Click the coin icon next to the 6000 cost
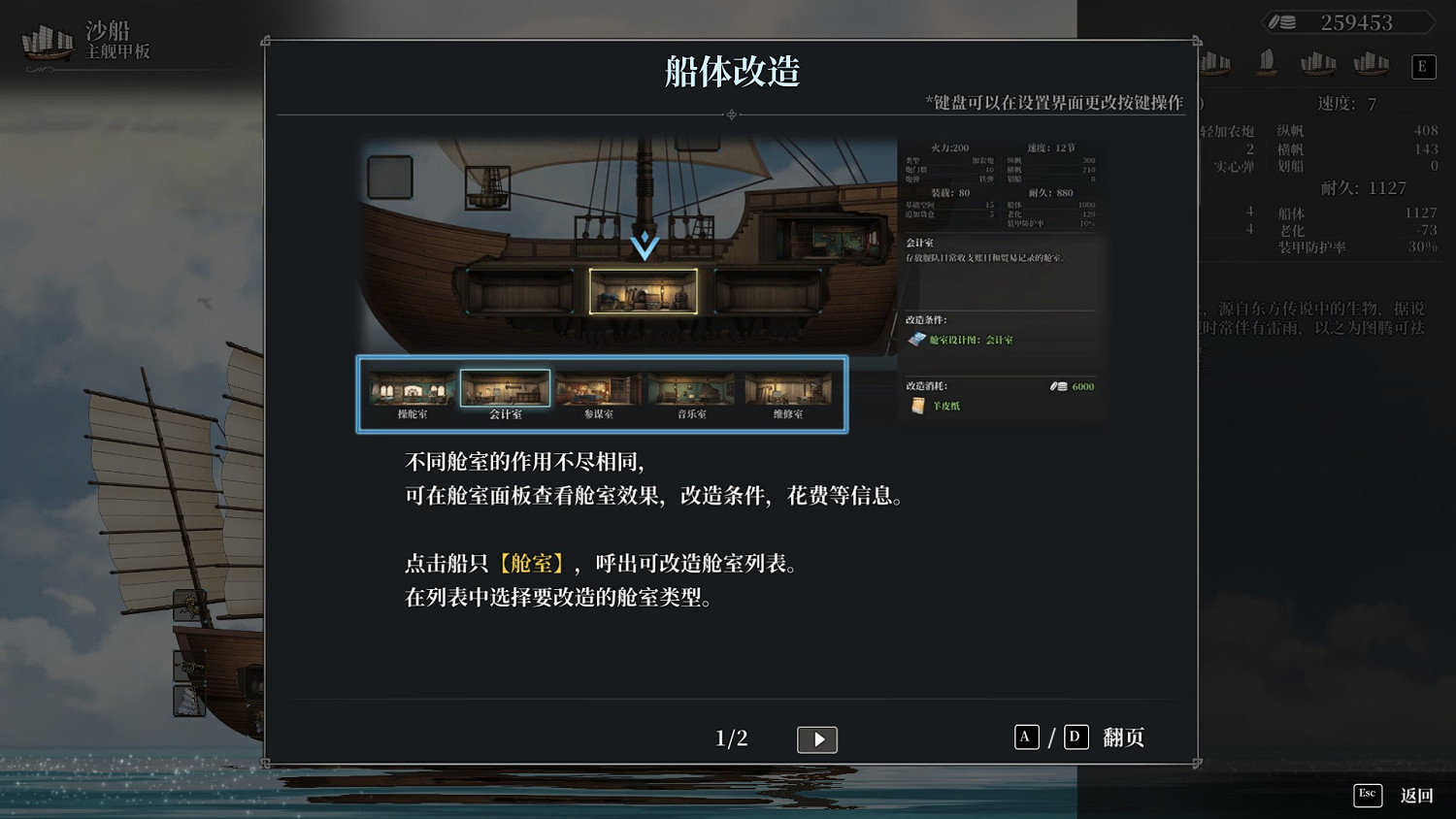This screenshot has width=1456, height=819. 1060,386
